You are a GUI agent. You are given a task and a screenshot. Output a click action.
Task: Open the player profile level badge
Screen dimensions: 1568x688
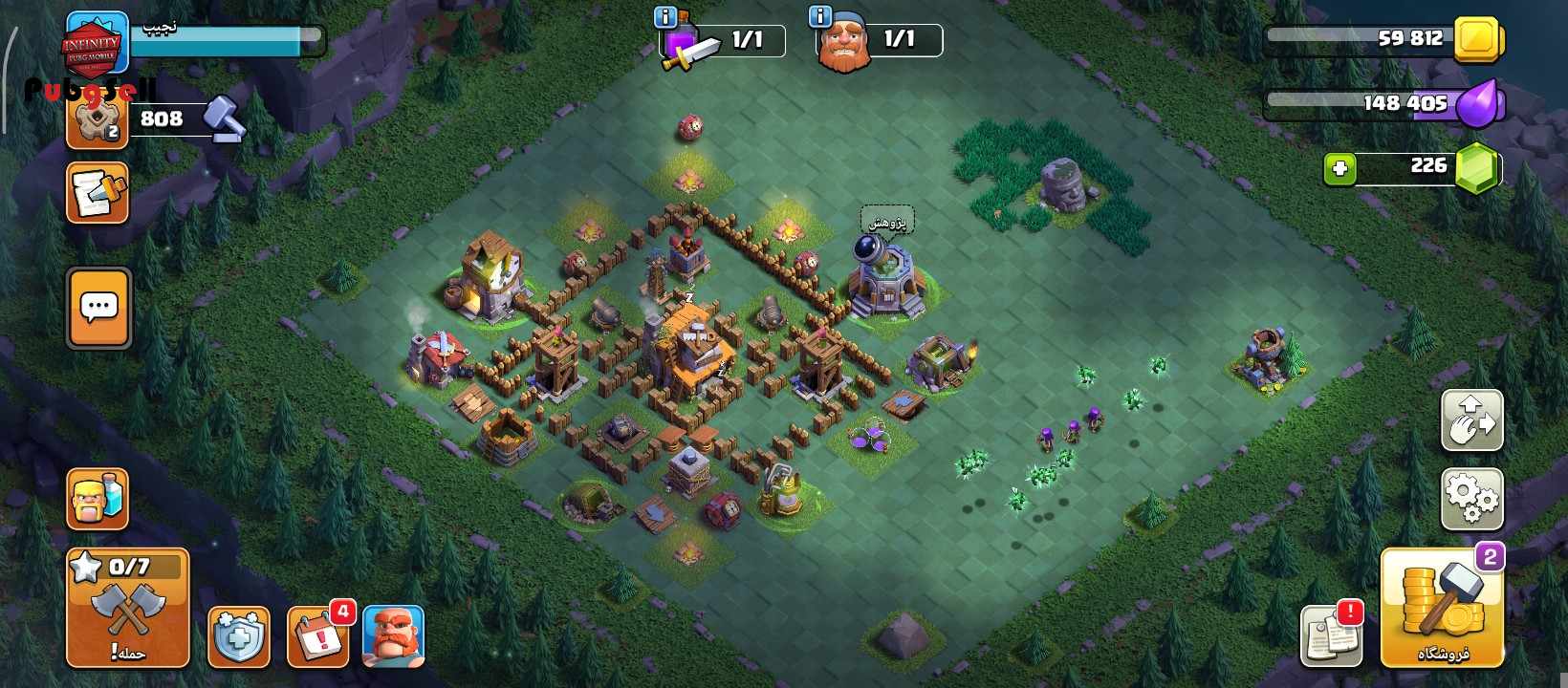click(x=96, y=43)
